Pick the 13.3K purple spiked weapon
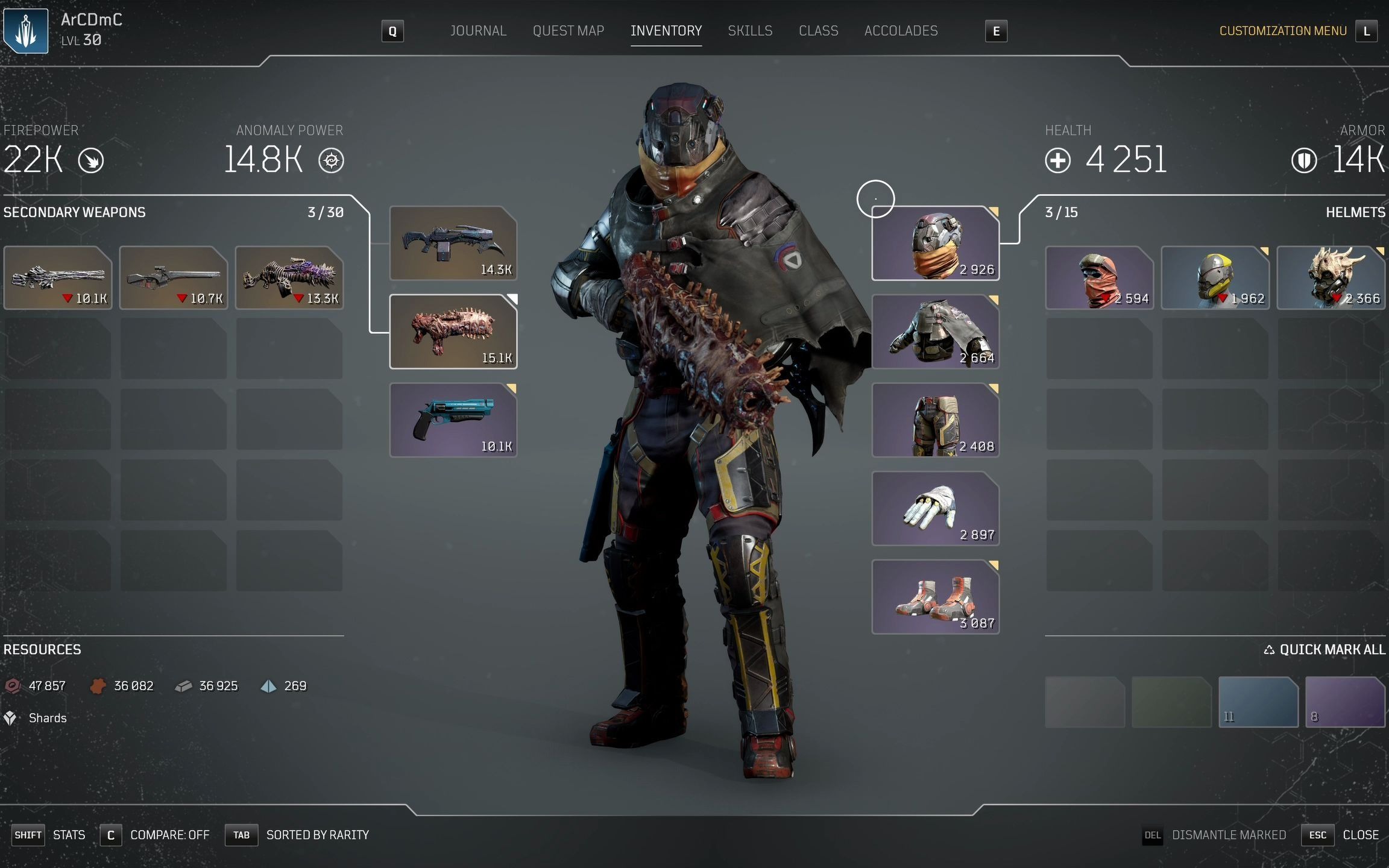The image size is (1389, 868). click(x=289, y=278)
